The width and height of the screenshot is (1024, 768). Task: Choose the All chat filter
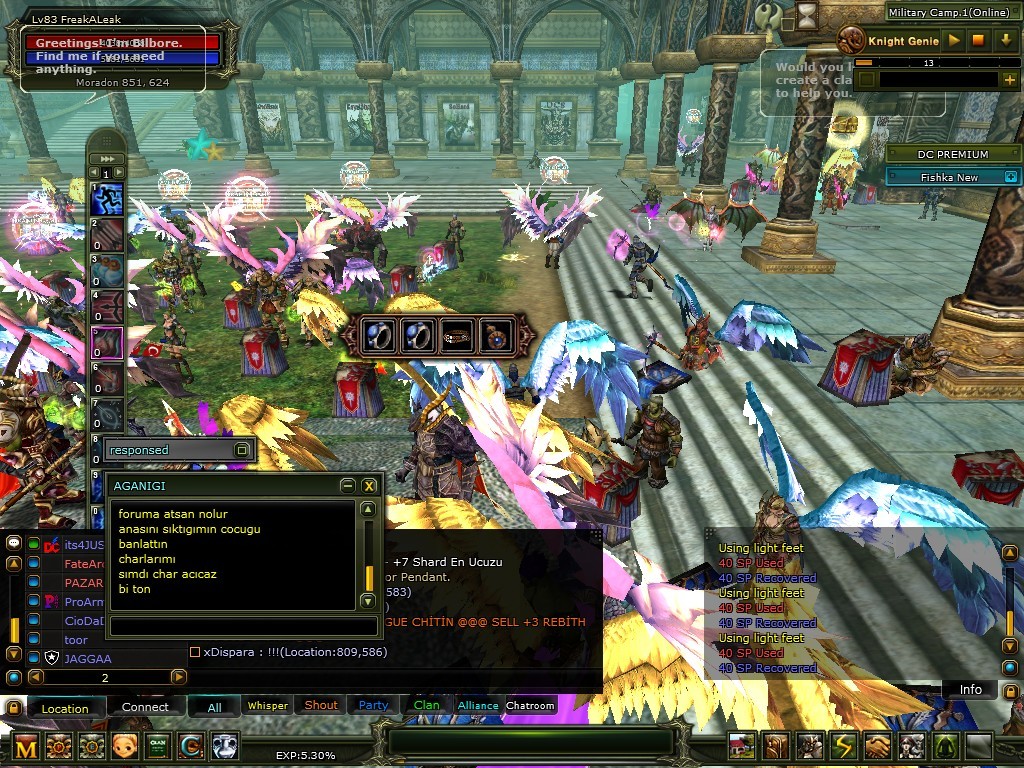(214, 708)
